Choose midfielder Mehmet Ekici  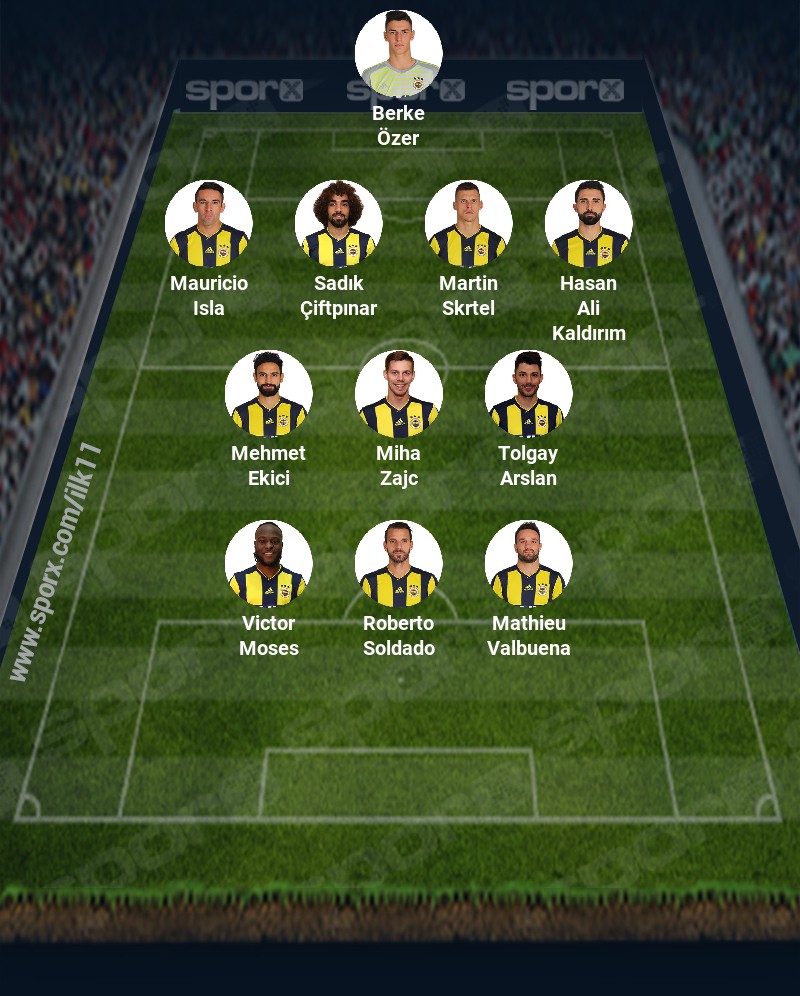(268, 394)
